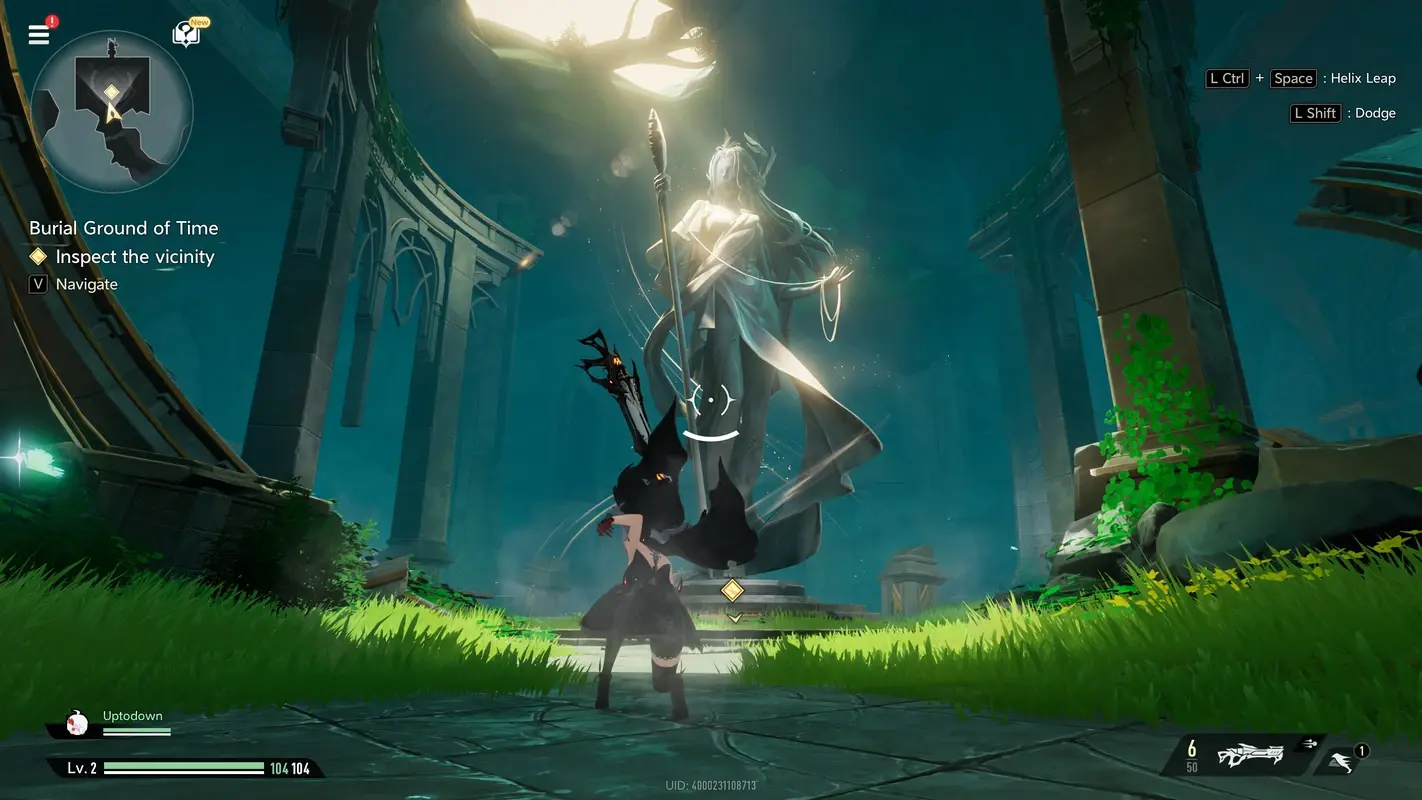
Task: Open the hamburger main menu
Action: tap(38, 33)
